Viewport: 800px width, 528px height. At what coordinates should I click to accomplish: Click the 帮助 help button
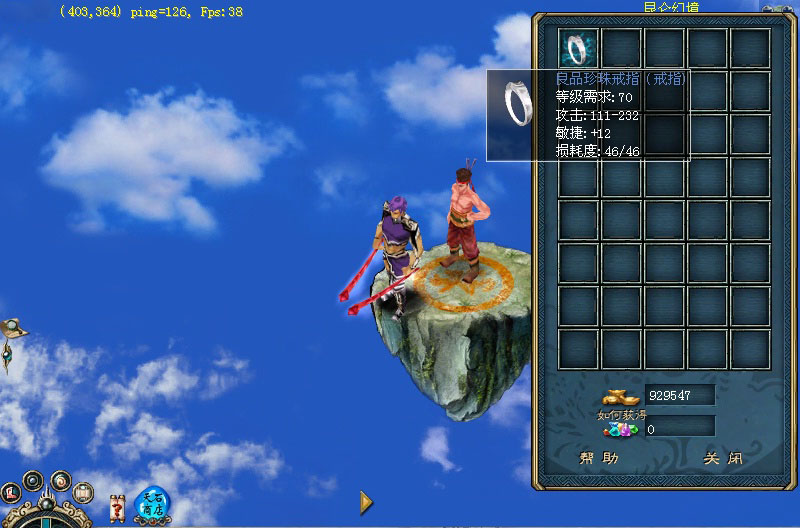(x=599, y=459)
